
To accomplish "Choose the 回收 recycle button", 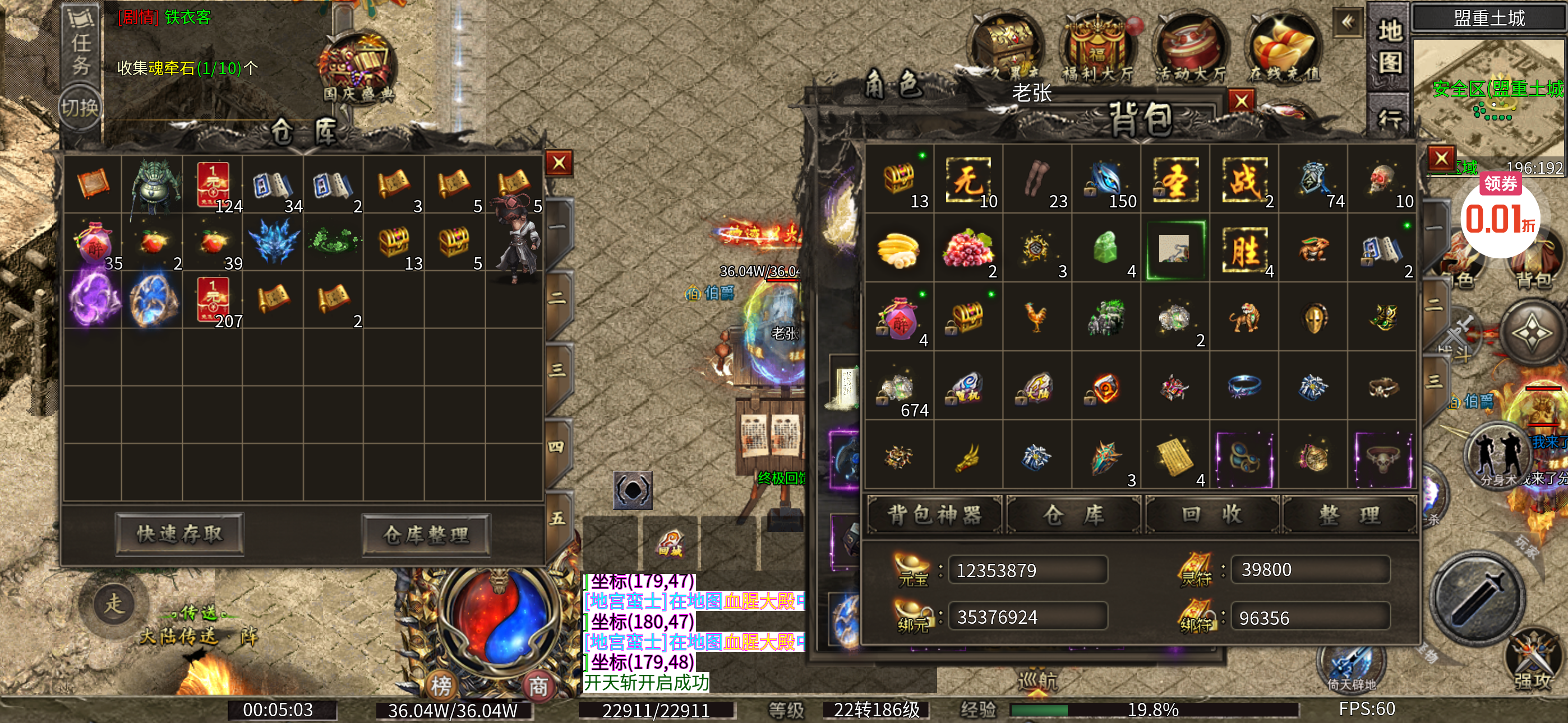I will click(1211, 515).
